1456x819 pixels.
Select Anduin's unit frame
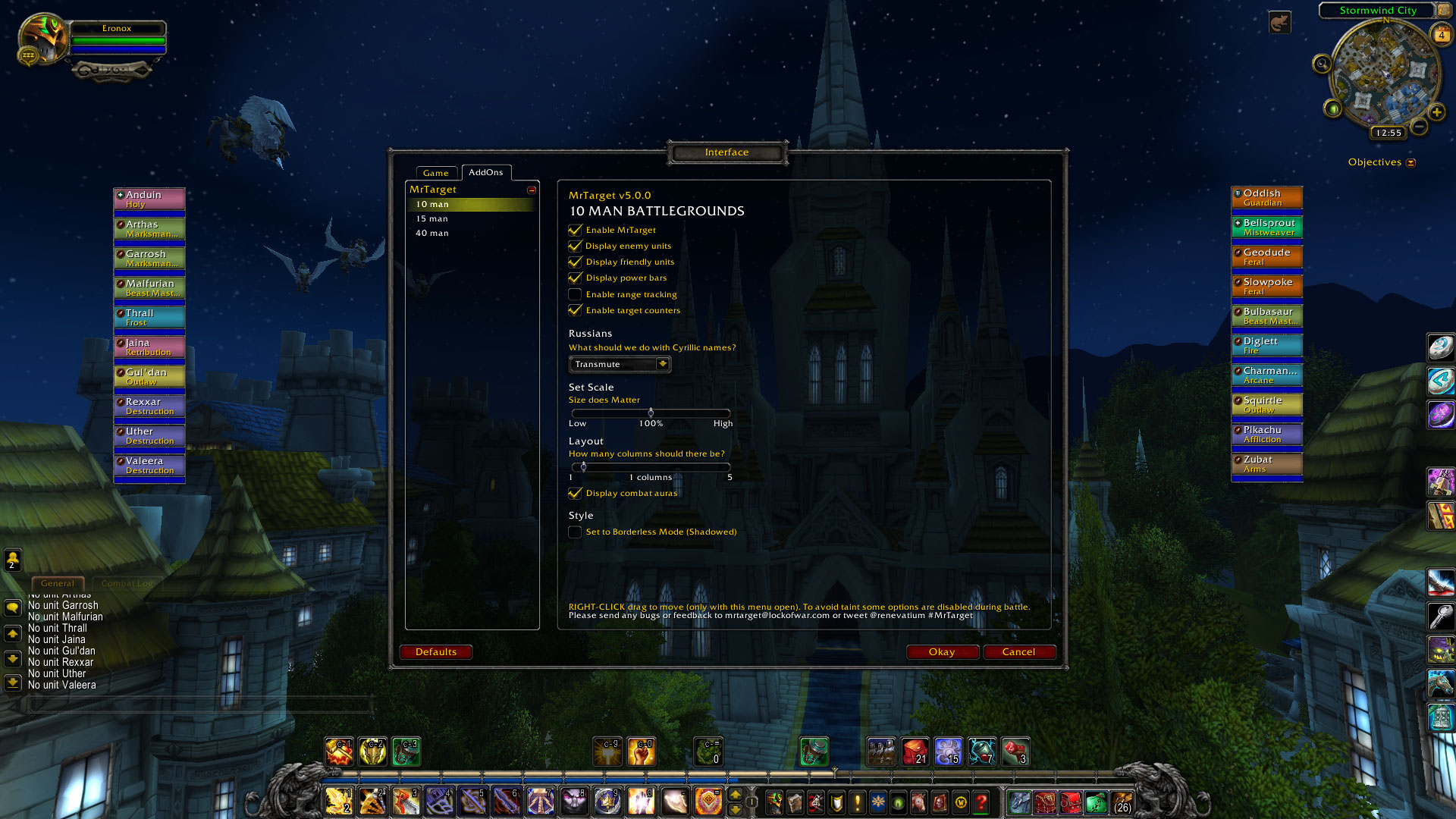(x=149, y=199)
